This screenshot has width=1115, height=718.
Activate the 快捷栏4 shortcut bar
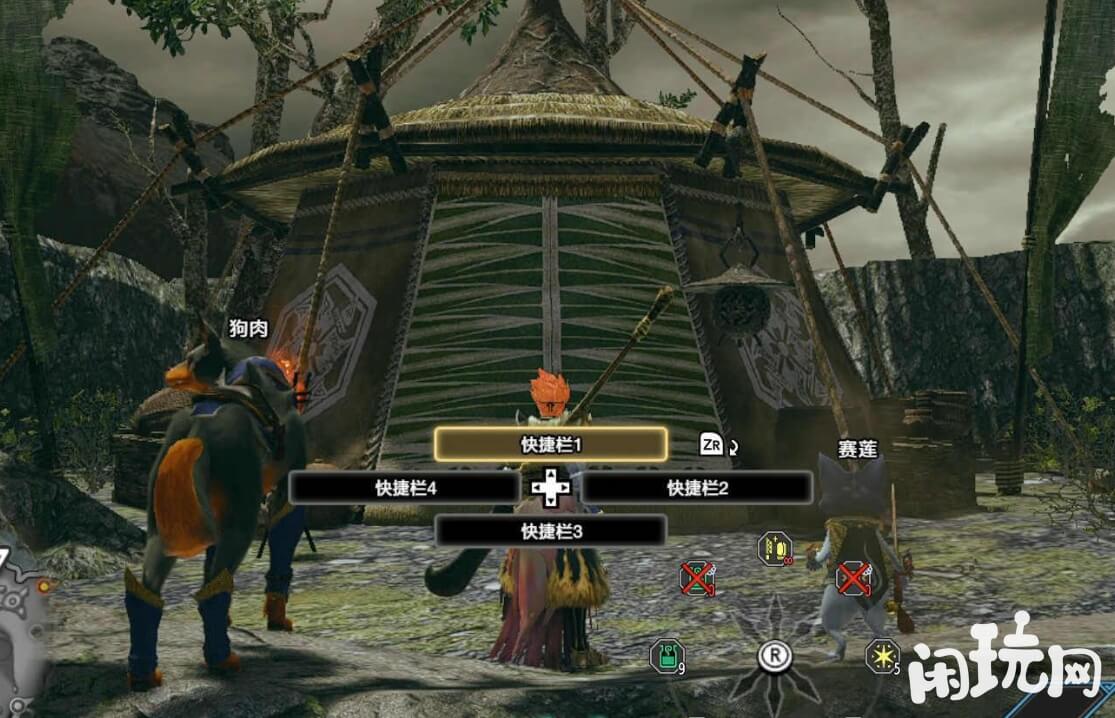click(404, 488)
